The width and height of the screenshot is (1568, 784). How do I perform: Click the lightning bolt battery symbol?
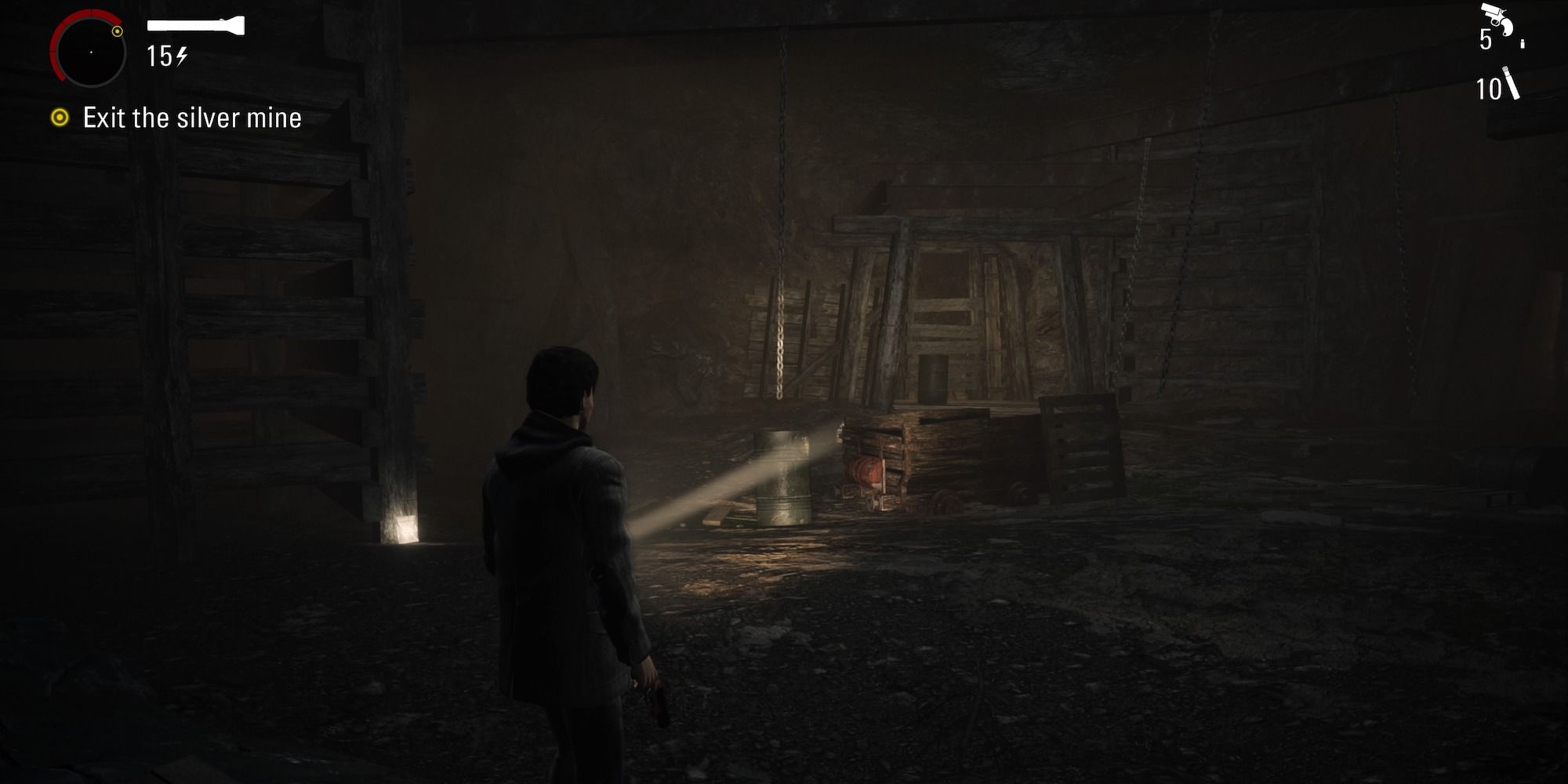[x=181, y=56]
